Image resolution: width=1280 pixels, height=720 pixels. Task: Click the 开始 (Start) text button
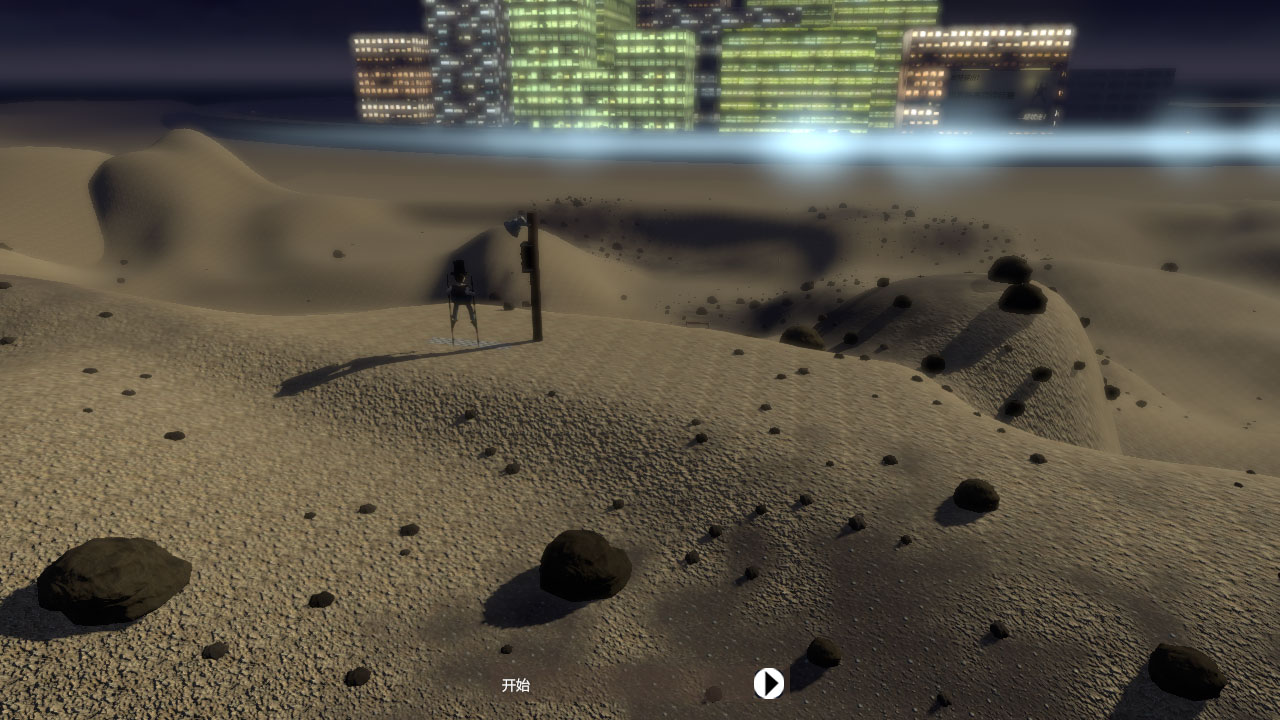pos(515,685)
